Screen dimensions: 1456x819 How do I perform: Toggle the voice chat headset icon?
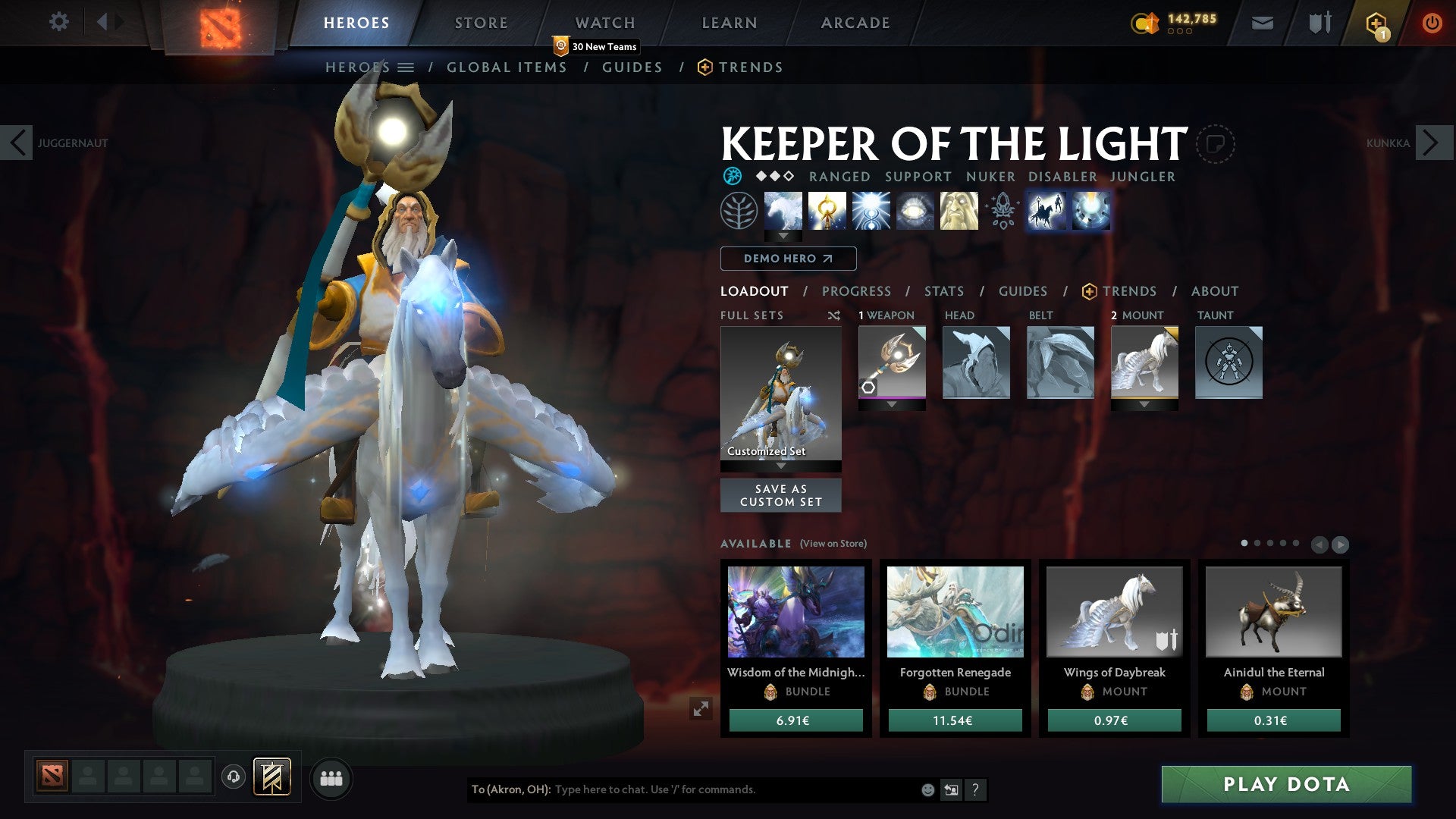pos(234,778)
